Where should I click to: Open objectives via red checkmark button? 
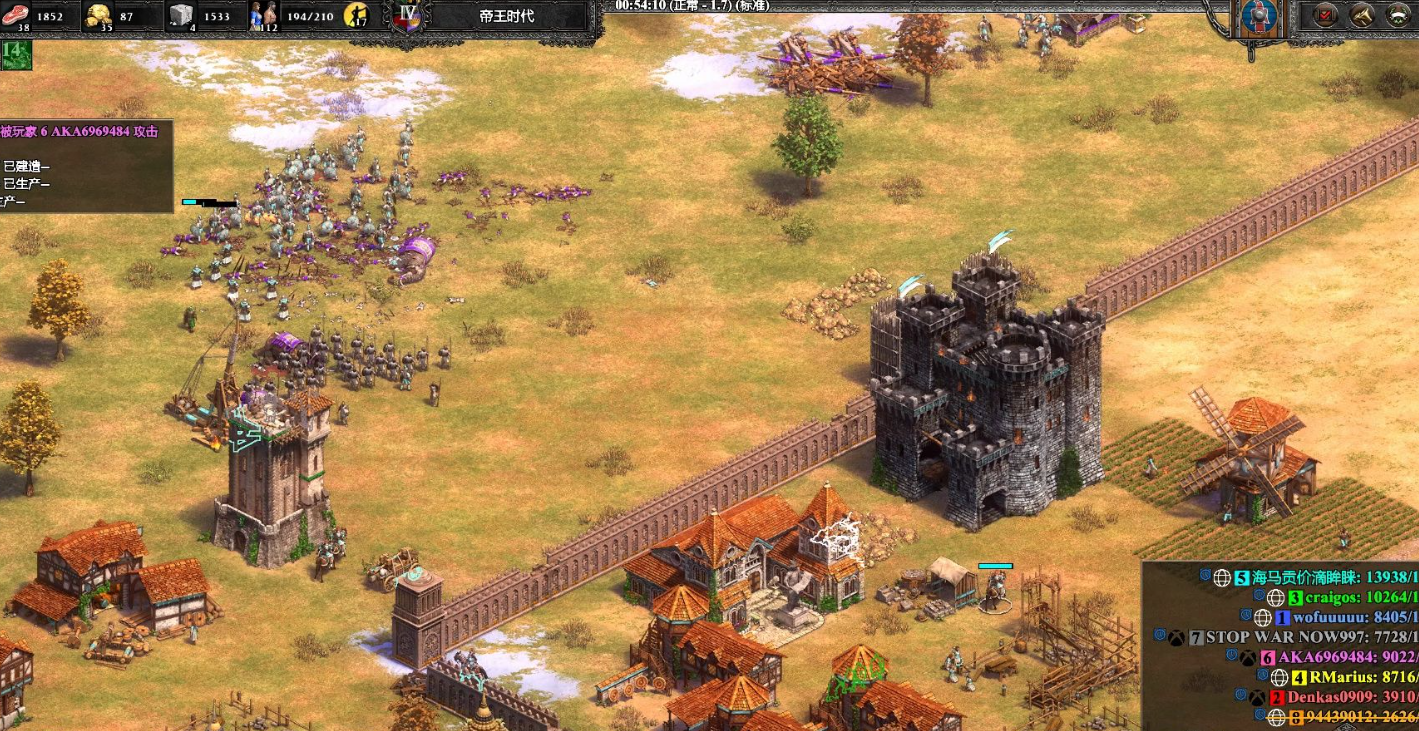(1327, 15)
